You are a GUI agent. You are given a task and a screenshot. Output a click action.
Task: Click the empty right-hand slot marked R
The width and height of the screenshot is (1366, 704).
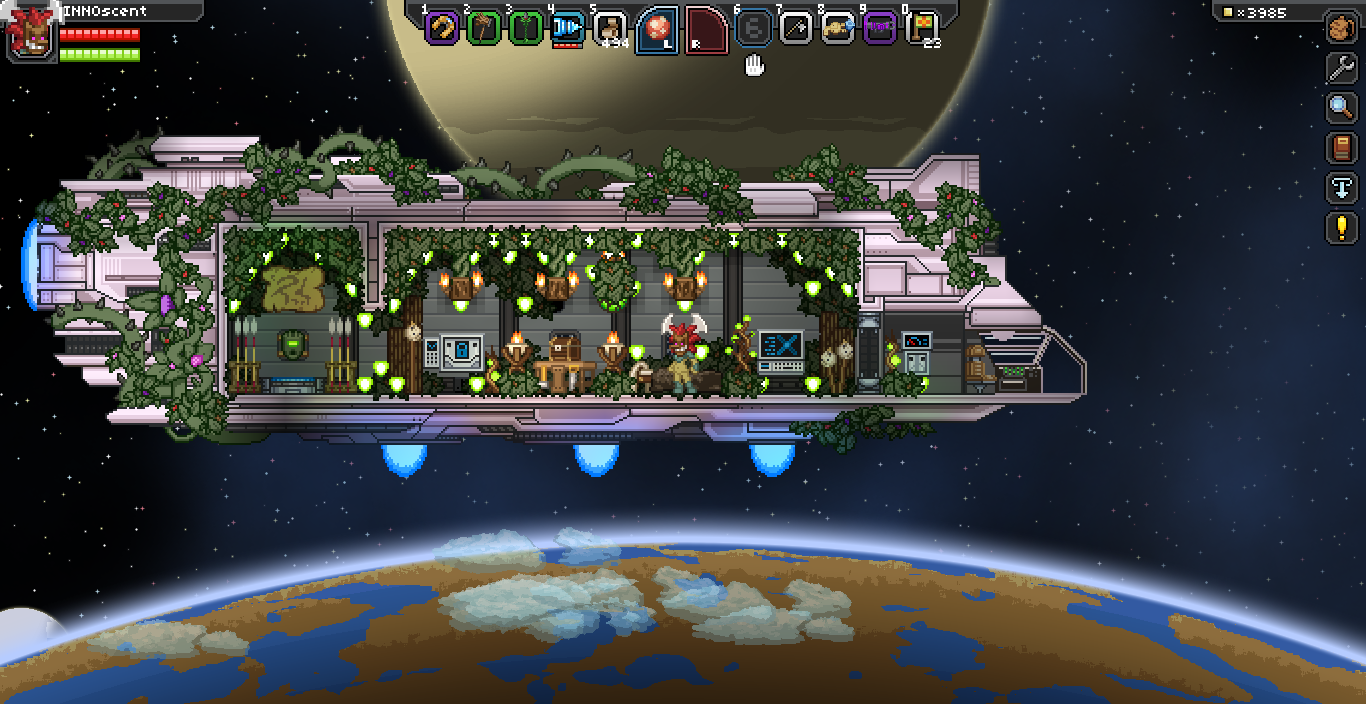706,29
